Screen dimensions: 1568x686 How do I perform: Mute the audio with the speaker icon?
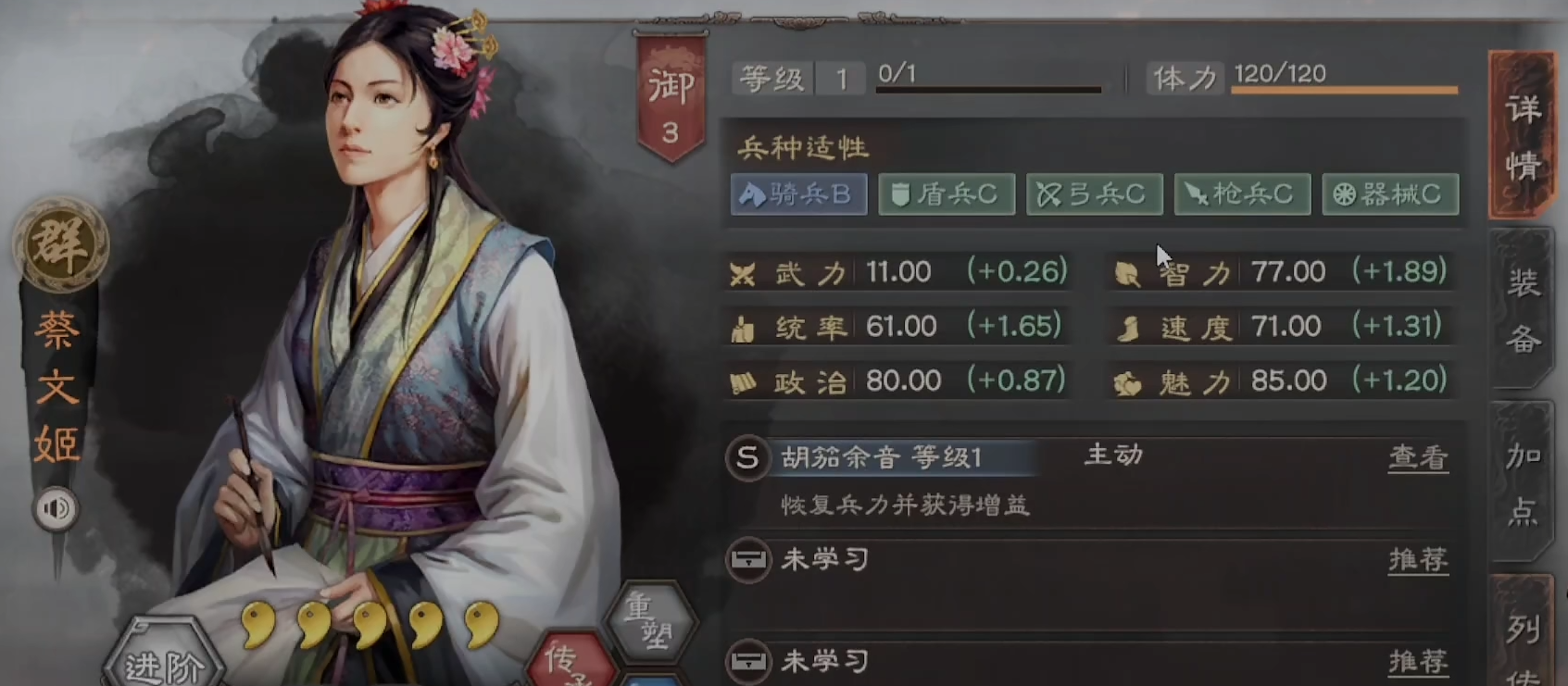click(x=57, y=509)
